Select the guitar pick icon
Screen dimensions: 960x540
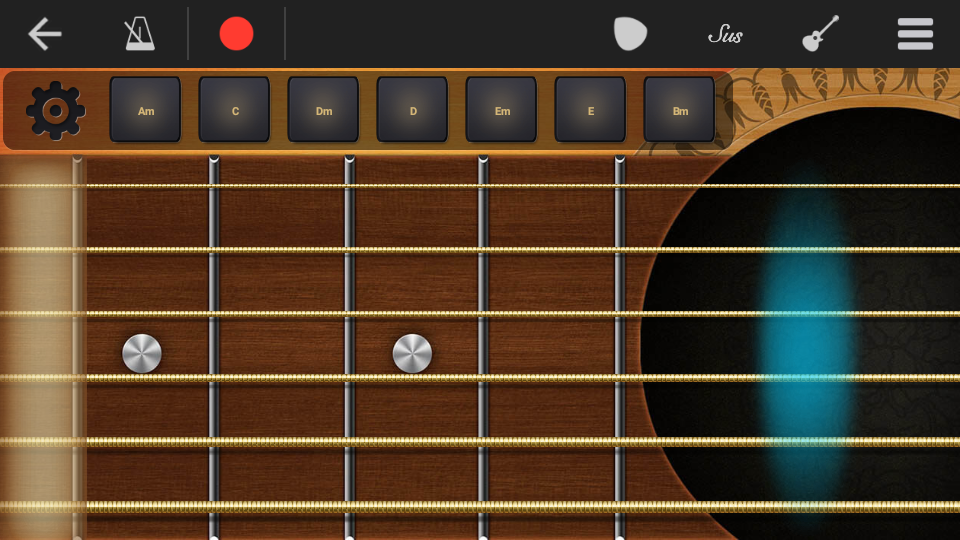(x=630, y=34)
